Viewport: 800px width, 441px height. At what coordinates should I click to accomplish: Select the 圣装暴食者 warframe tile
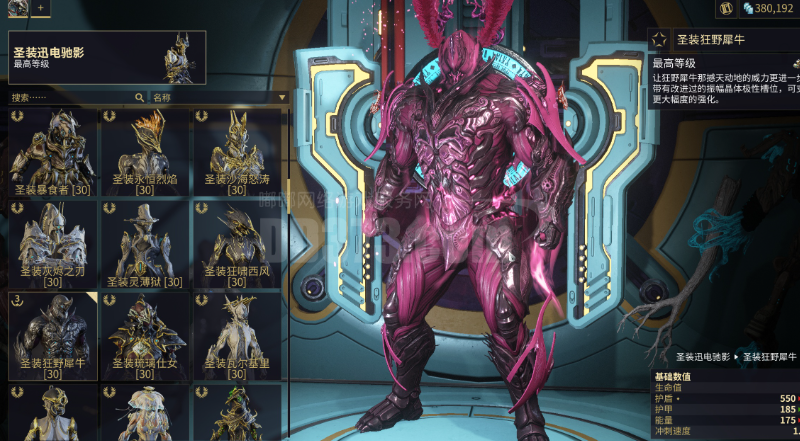[x=53, y=152]
